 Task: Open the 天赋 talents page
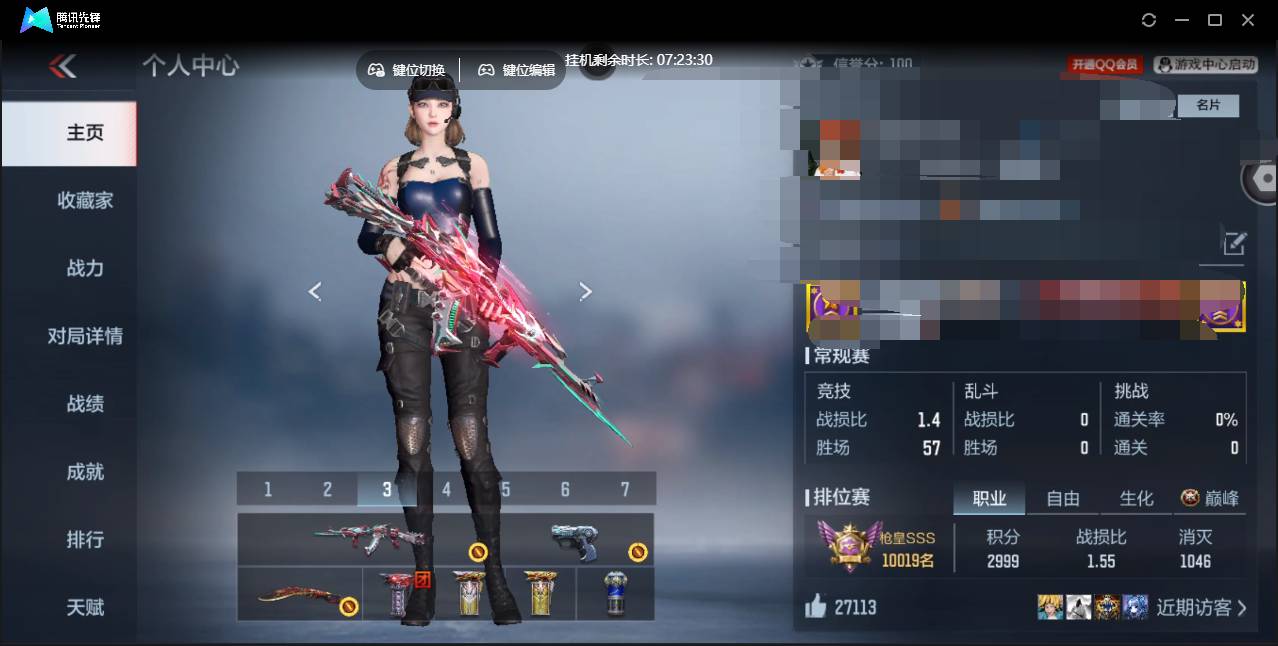click(85, 607)
